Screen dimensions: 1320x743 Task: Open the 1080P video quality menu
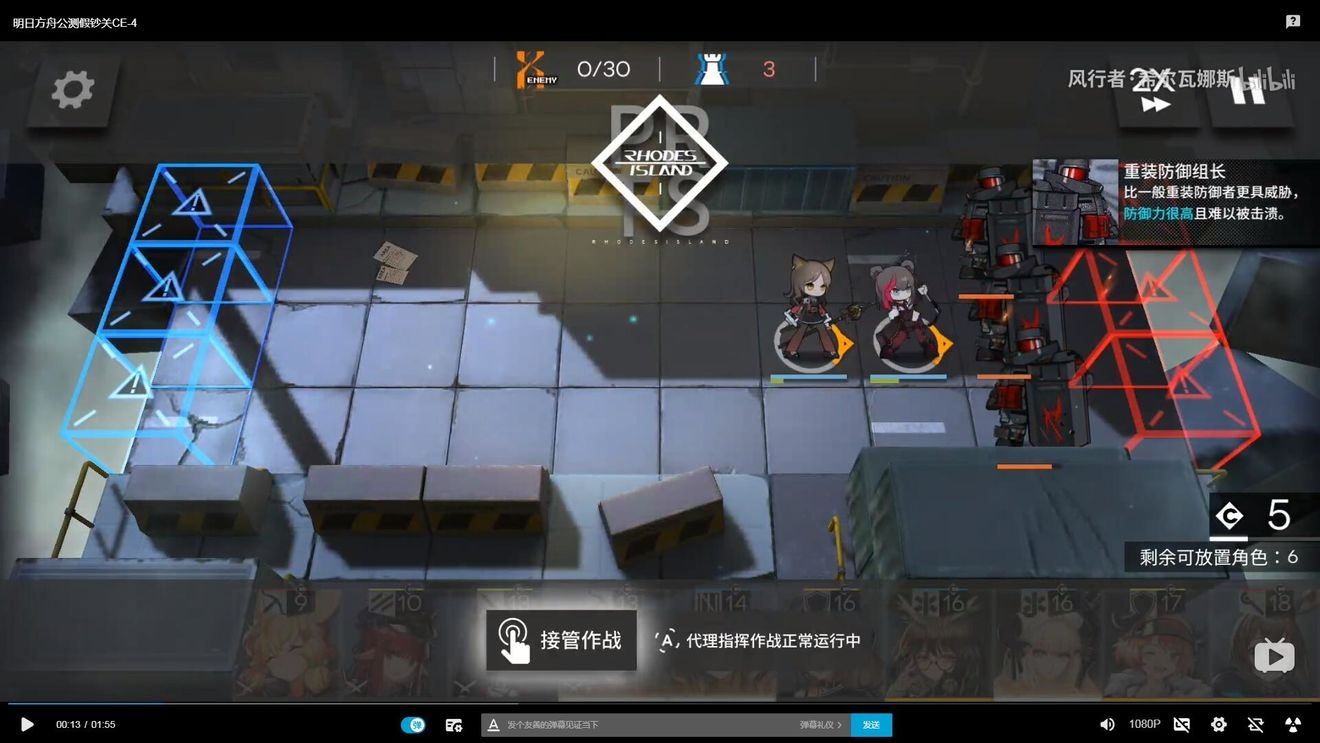point(1144,724)
